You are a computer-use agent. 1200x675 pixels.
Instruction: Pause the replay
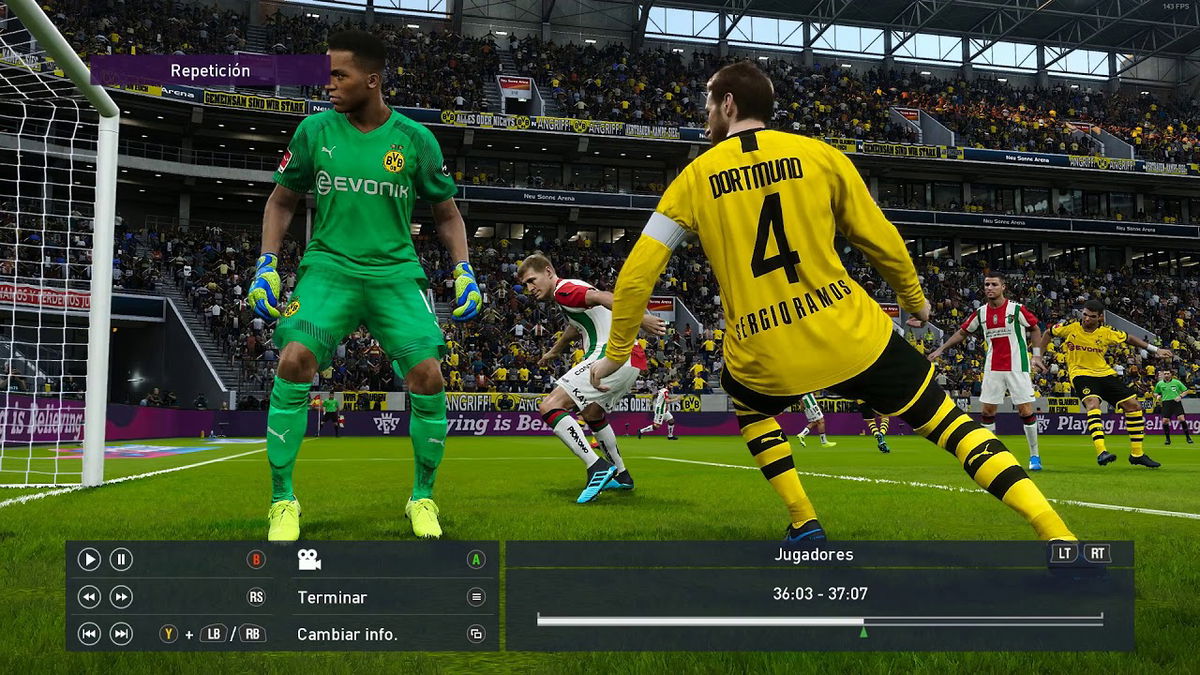coord(121,560)
